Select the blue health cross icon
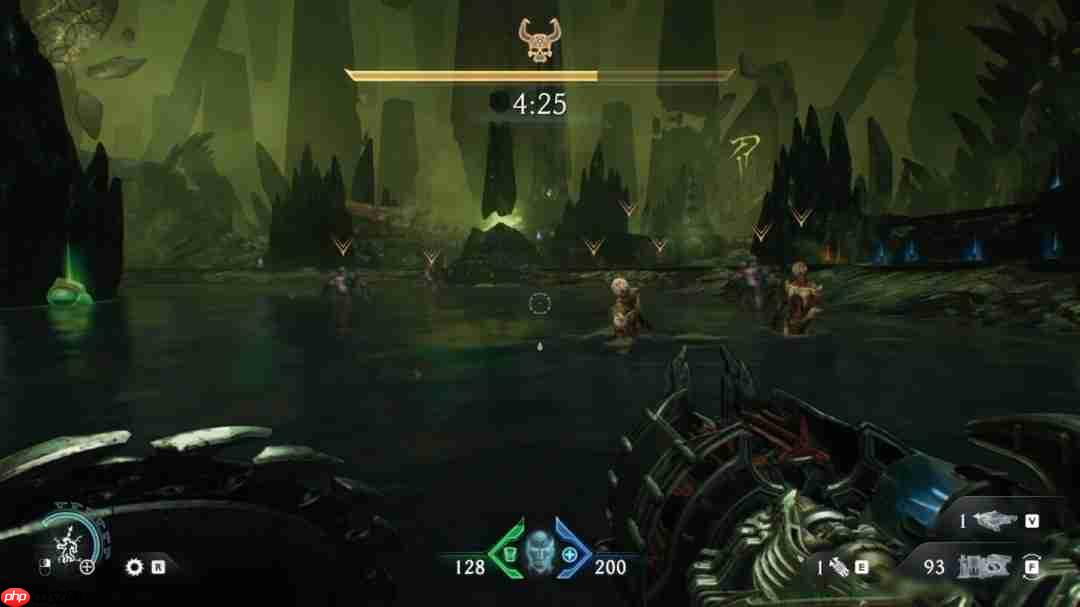The width and height of the screenshot is (1080, 607). (x=570, y=554)
